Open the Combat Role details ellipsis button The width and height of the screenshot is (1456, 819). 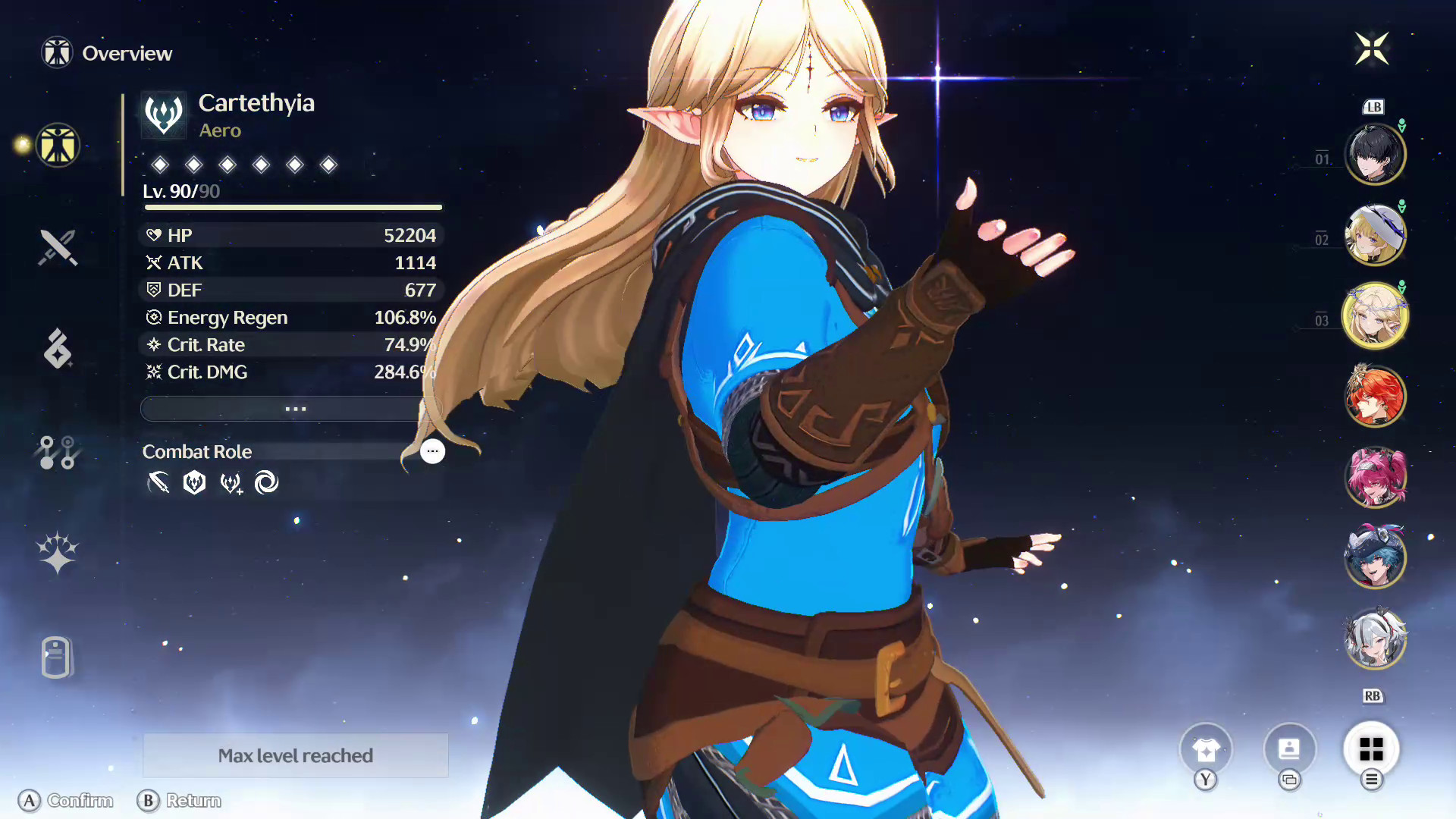point(432,451)
